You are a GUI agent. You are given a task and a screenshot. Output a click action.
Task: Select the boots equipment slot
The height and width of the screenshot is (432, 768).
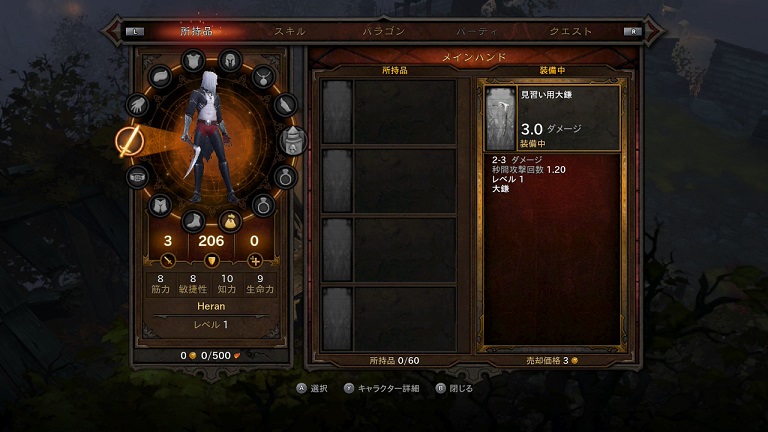tap(193, 218)
